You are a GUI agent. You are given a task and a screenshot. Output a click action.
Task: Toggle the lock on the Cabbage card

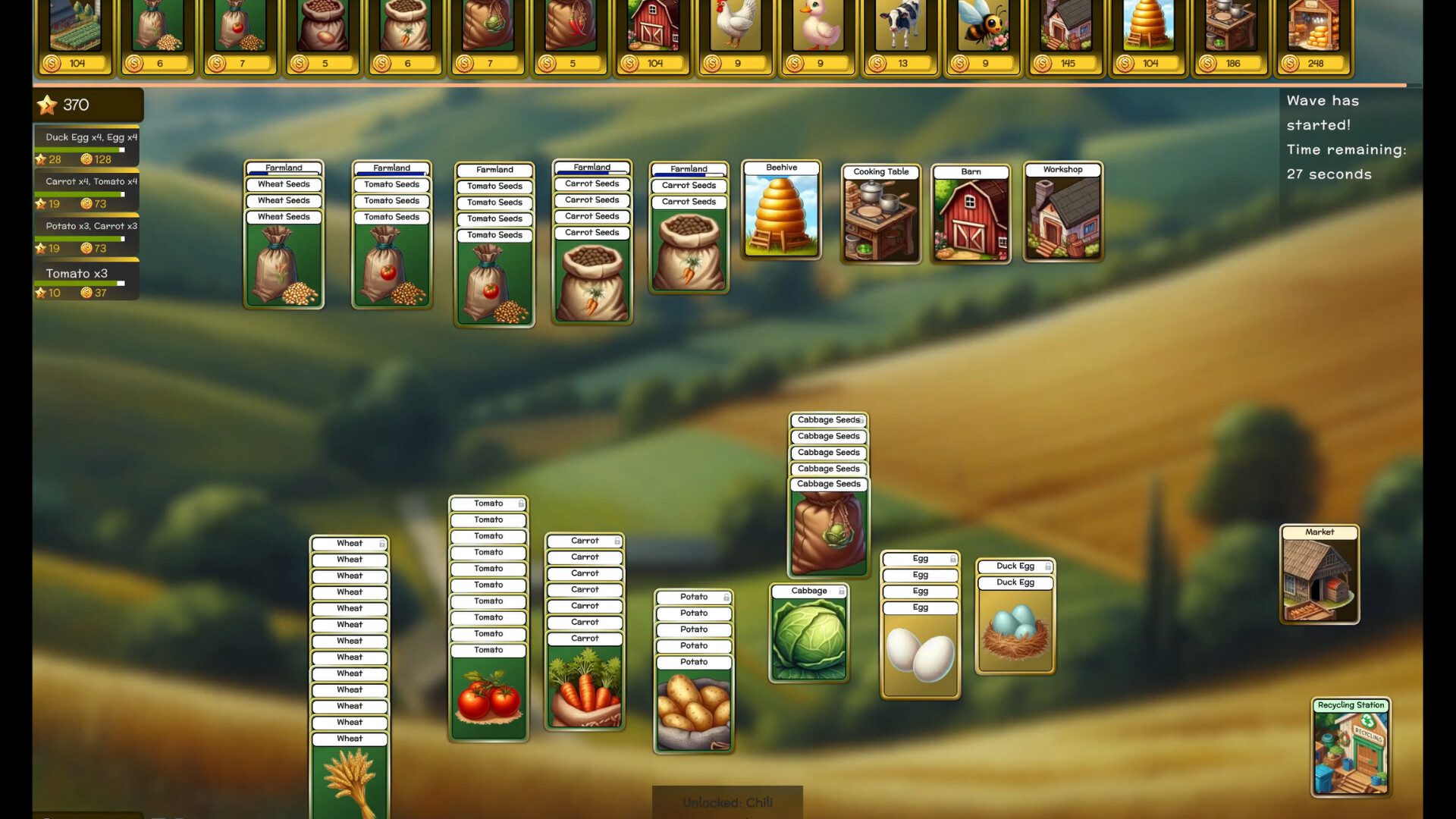pyautogui.click(x=842, y=590)
